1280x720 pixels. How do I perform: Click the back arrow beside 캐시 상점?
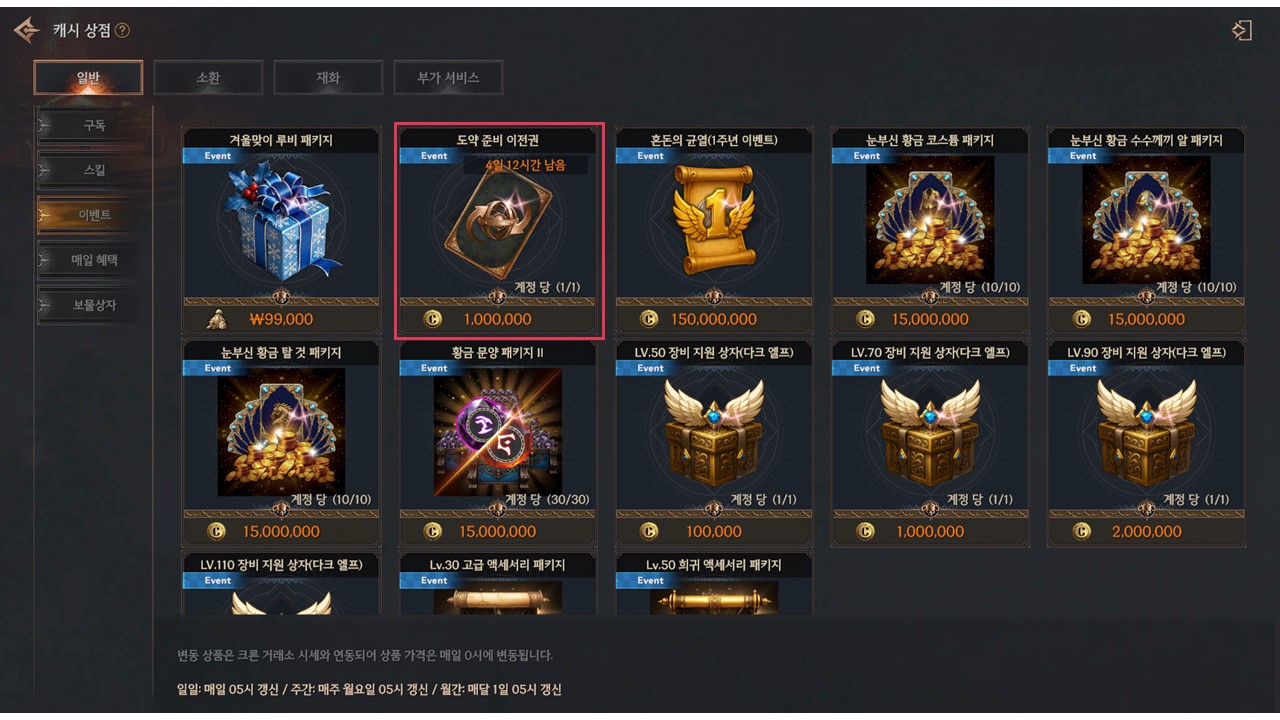coord(26,31)
